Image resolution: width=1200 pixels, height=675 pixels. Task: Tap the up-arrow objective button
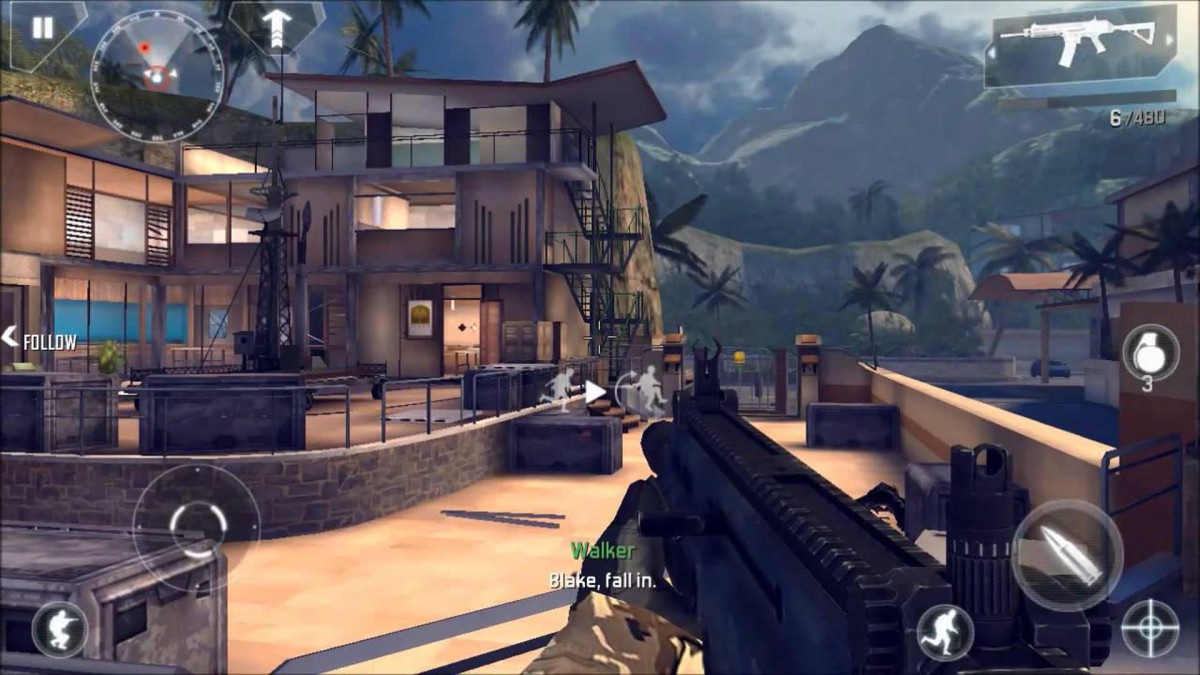coord(275,26)
